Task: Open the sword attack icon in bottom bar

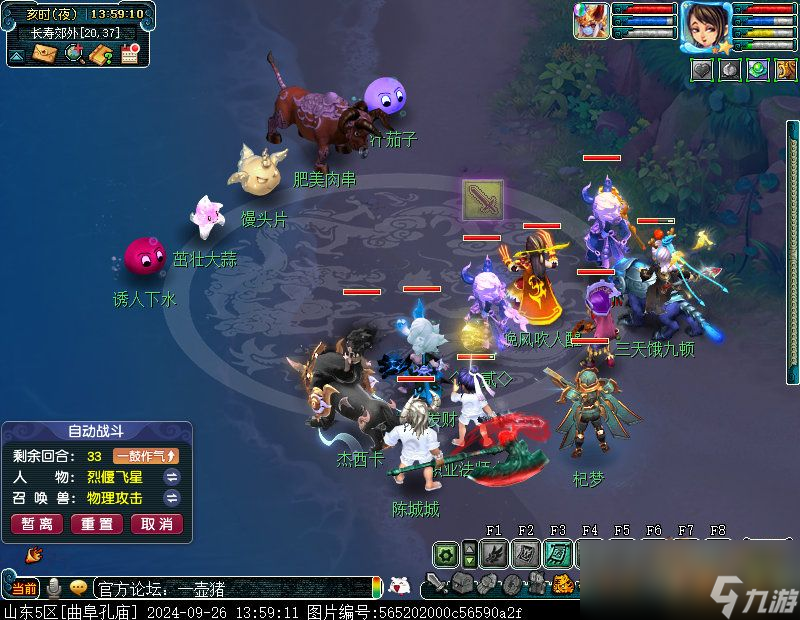Action: (x=437, y=584)
